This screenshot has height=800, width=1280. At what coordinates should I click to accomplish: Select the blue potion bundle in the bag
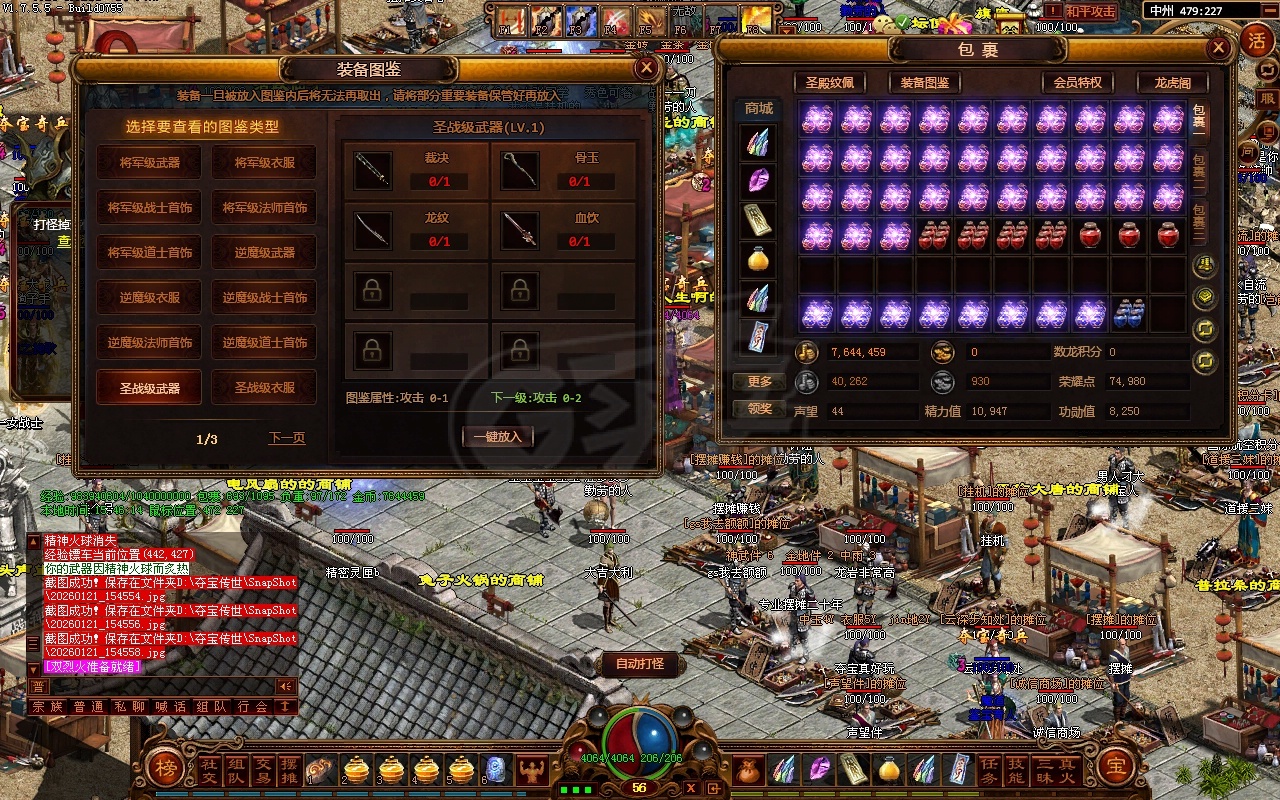point(1129,314)
